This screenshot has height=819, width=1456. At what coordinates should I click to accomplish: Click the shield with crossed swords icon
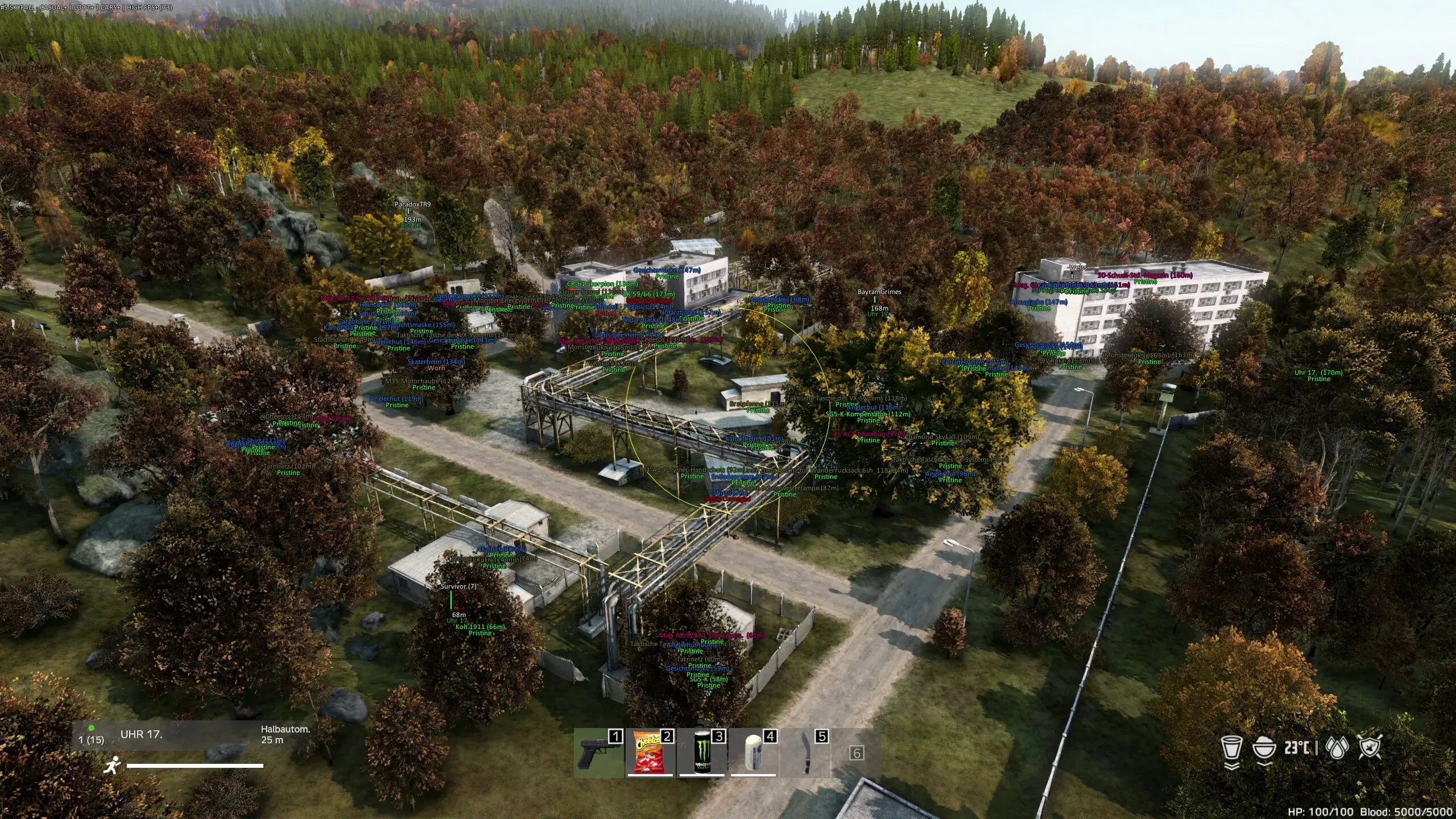(x=1370, y=748)
